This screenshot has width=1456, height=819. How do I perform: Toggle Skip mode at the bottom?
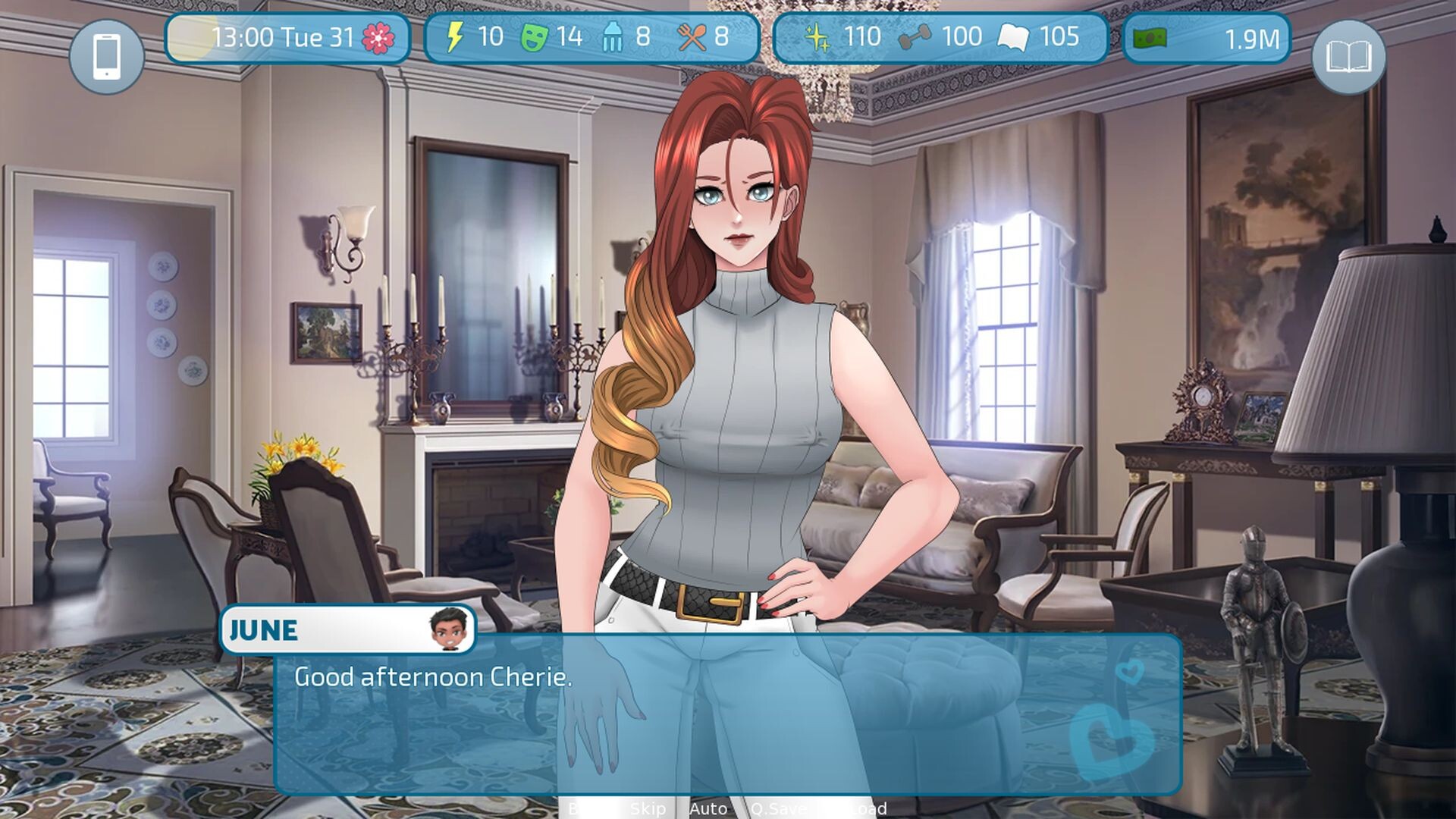(x=648, y=809)
